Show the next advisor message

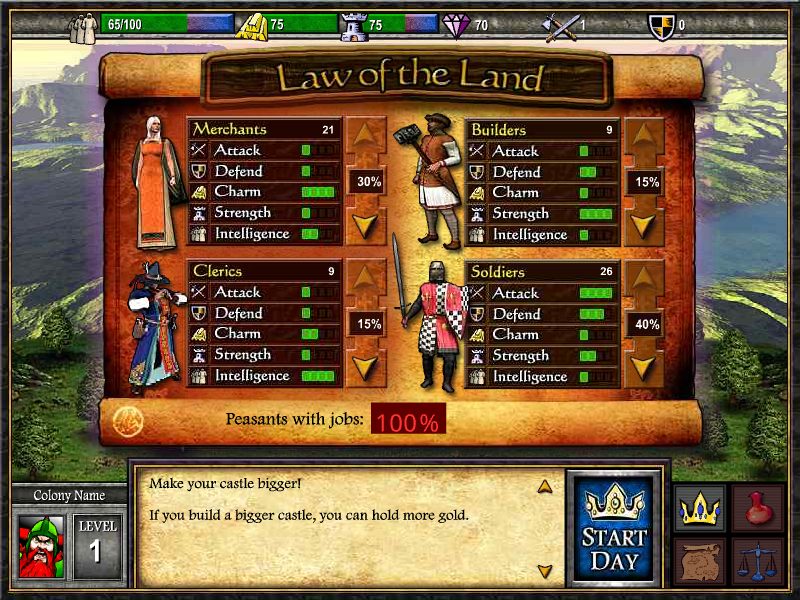[545, 571]
